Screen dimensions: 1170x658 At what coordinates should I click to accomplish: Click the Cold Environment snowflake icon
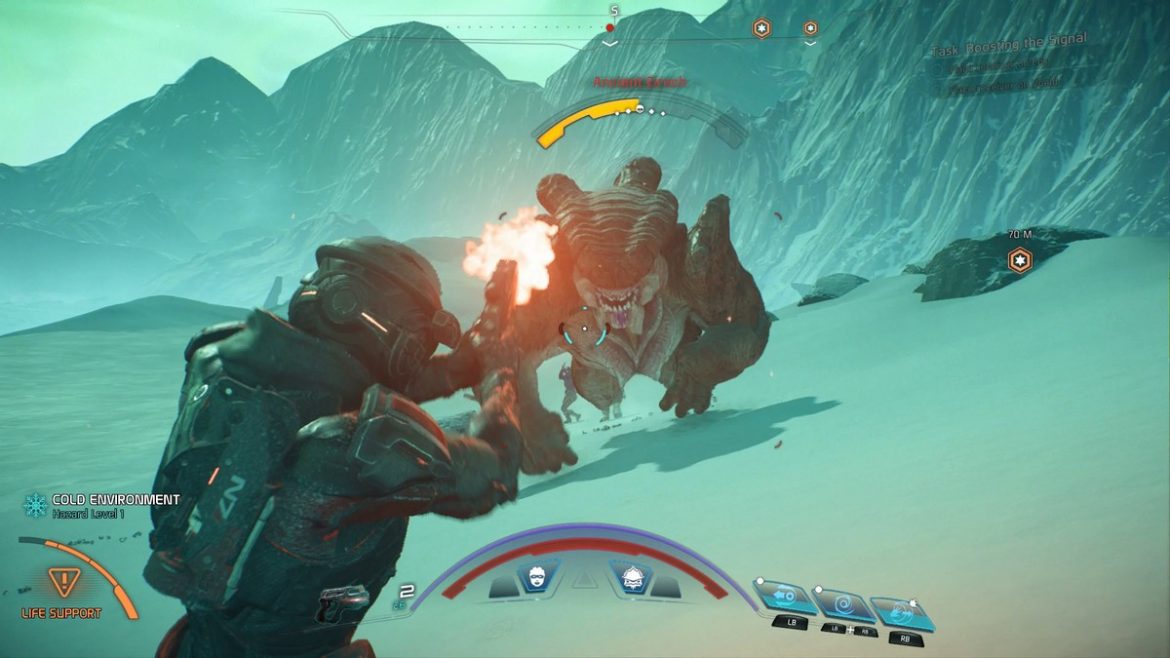point(36,506)
